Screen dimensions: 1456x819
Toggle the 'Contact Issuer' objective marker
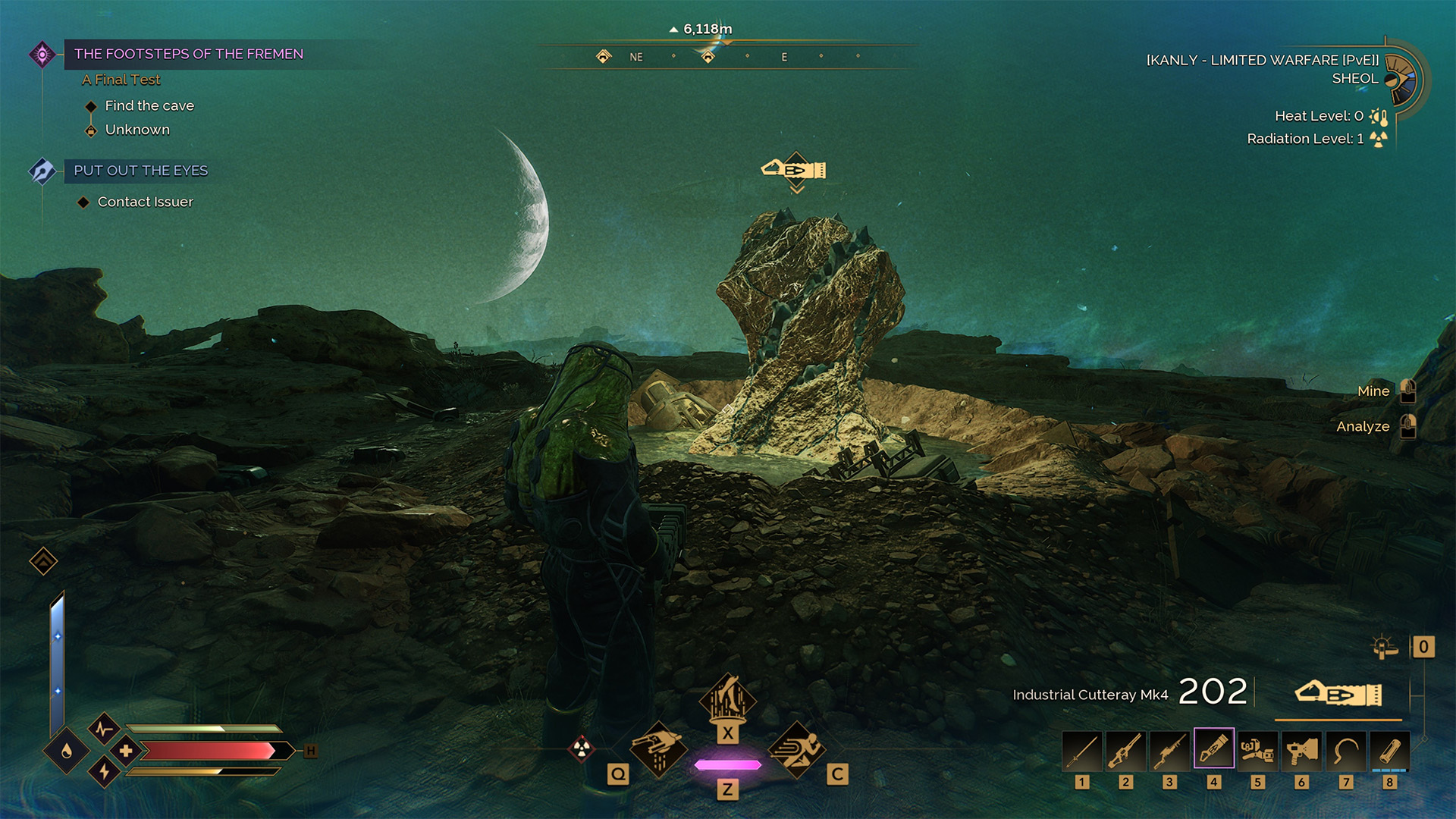coord(83,202)
